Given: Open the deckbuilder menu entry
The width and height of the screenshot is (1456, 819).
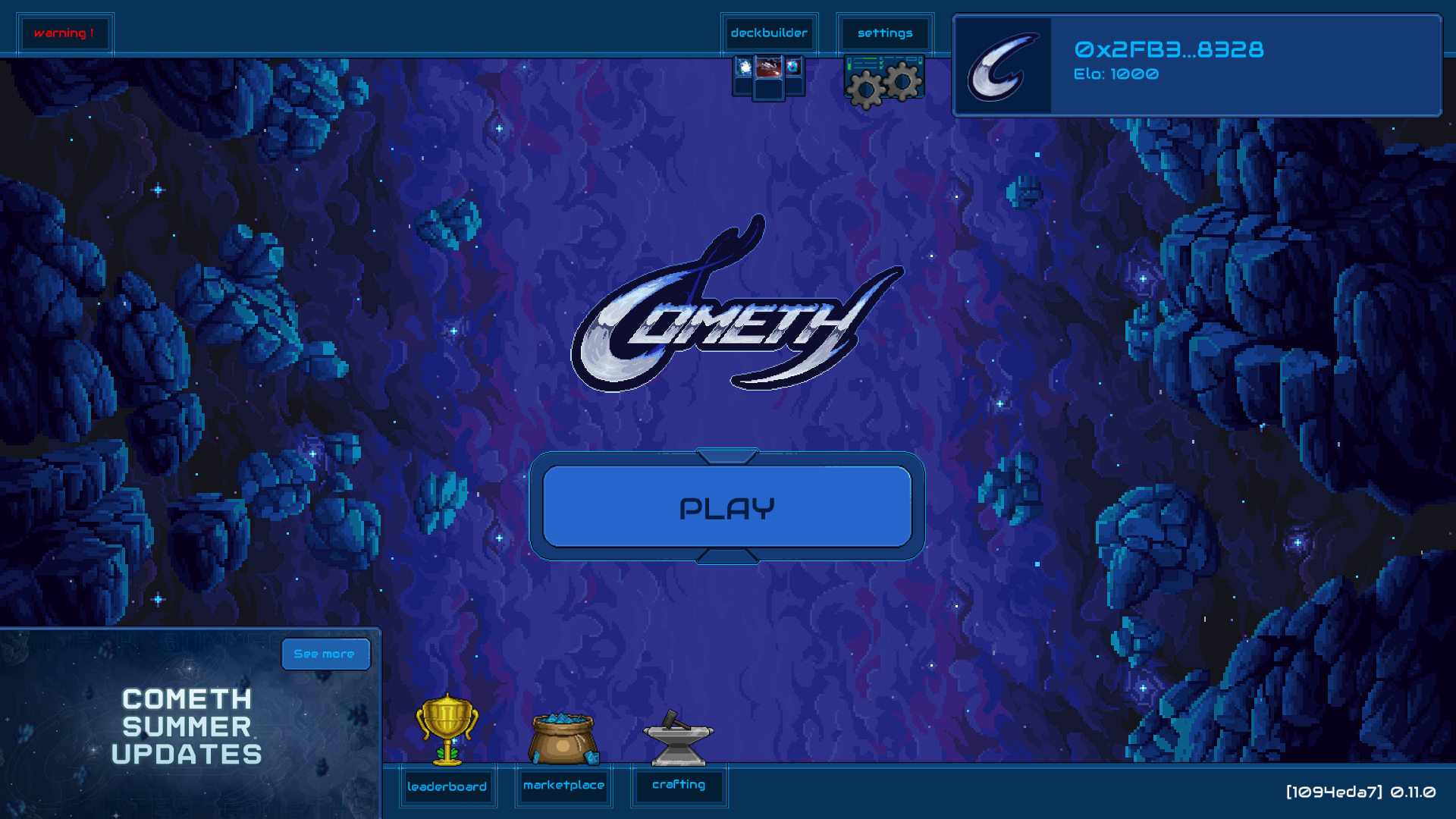Looking at the screenshot, I should [x=769, y=33].
